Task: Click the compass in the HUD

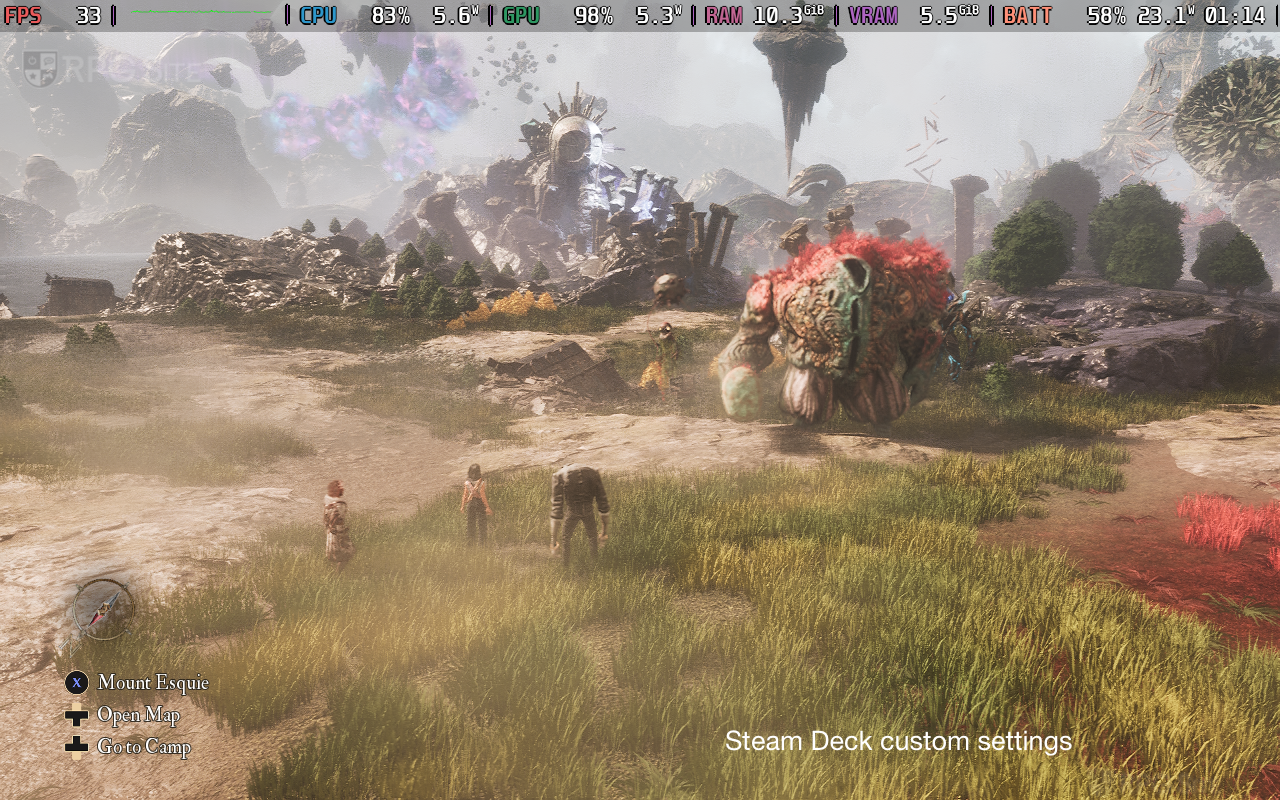Action: pos(104,609)
